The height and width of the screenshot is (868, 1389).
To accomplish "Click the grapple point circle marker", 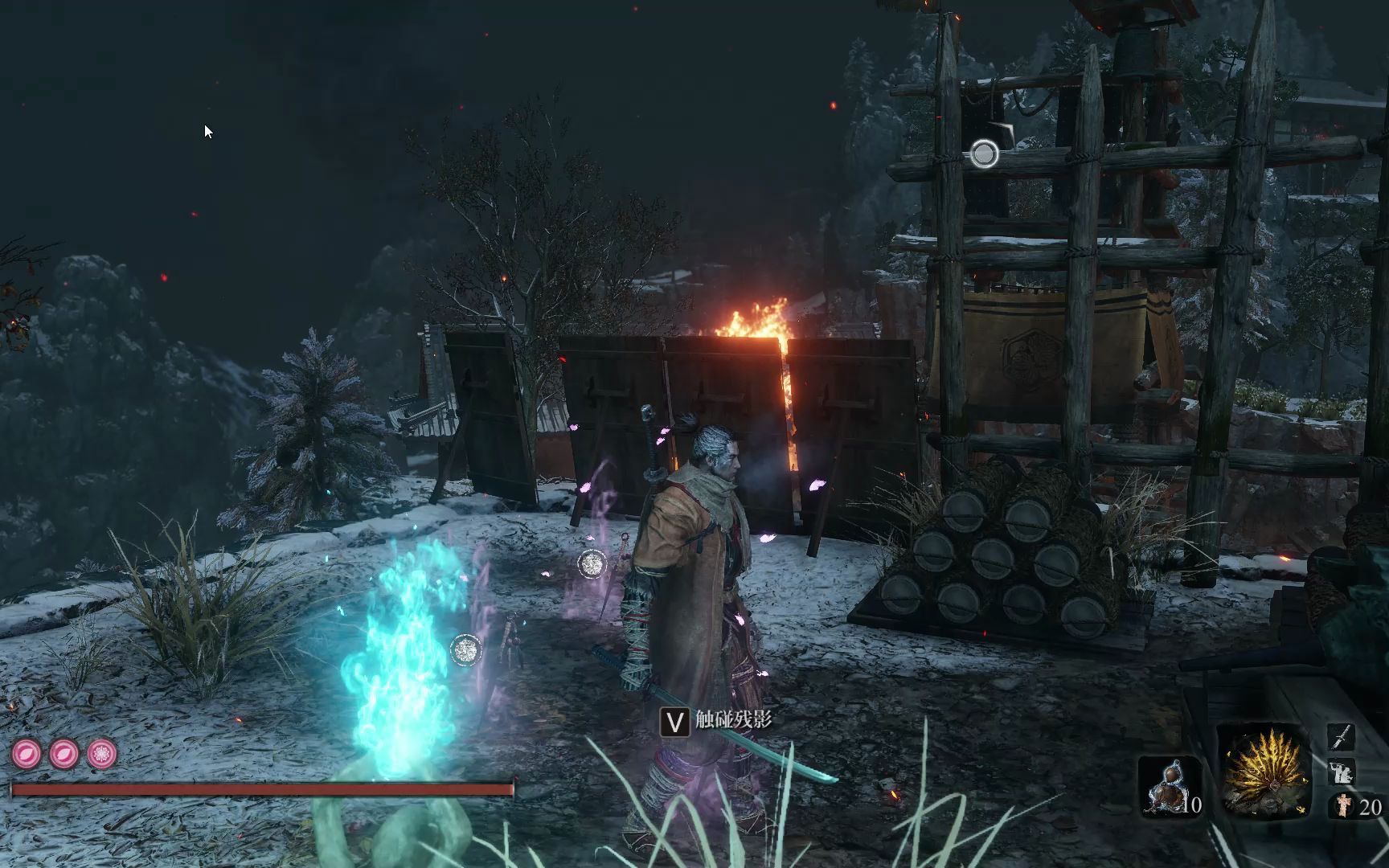I will pyautogui.click(x=985, y=154).
